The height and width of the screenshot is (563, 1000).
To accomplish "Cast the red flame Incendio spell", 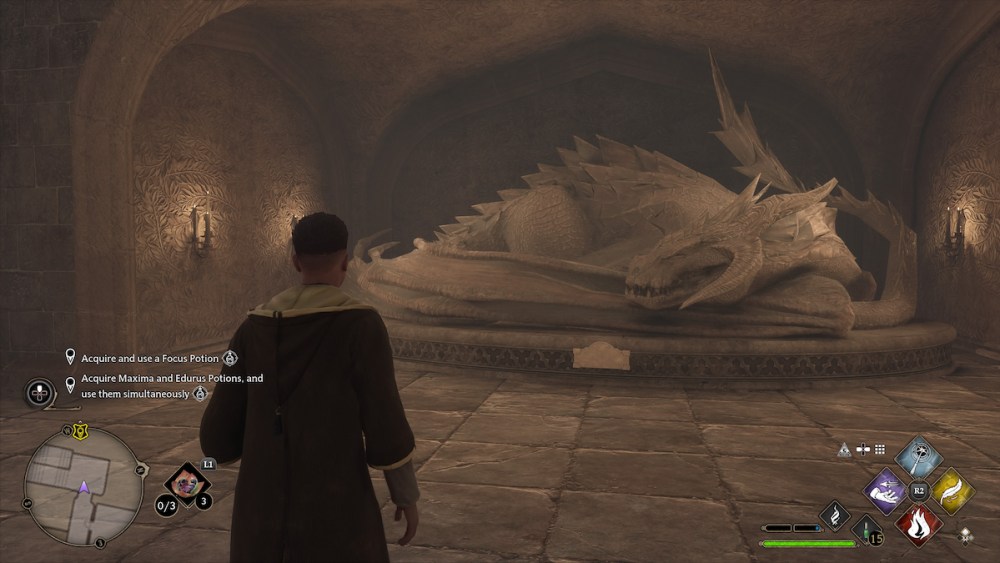I will point(919,524).
